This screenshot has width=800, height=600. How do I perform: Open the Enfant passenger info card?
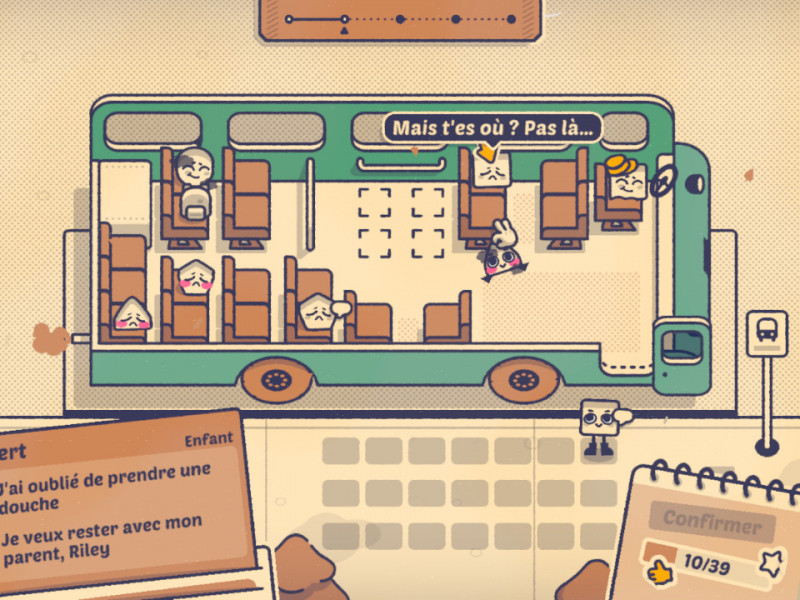point(120,500)
